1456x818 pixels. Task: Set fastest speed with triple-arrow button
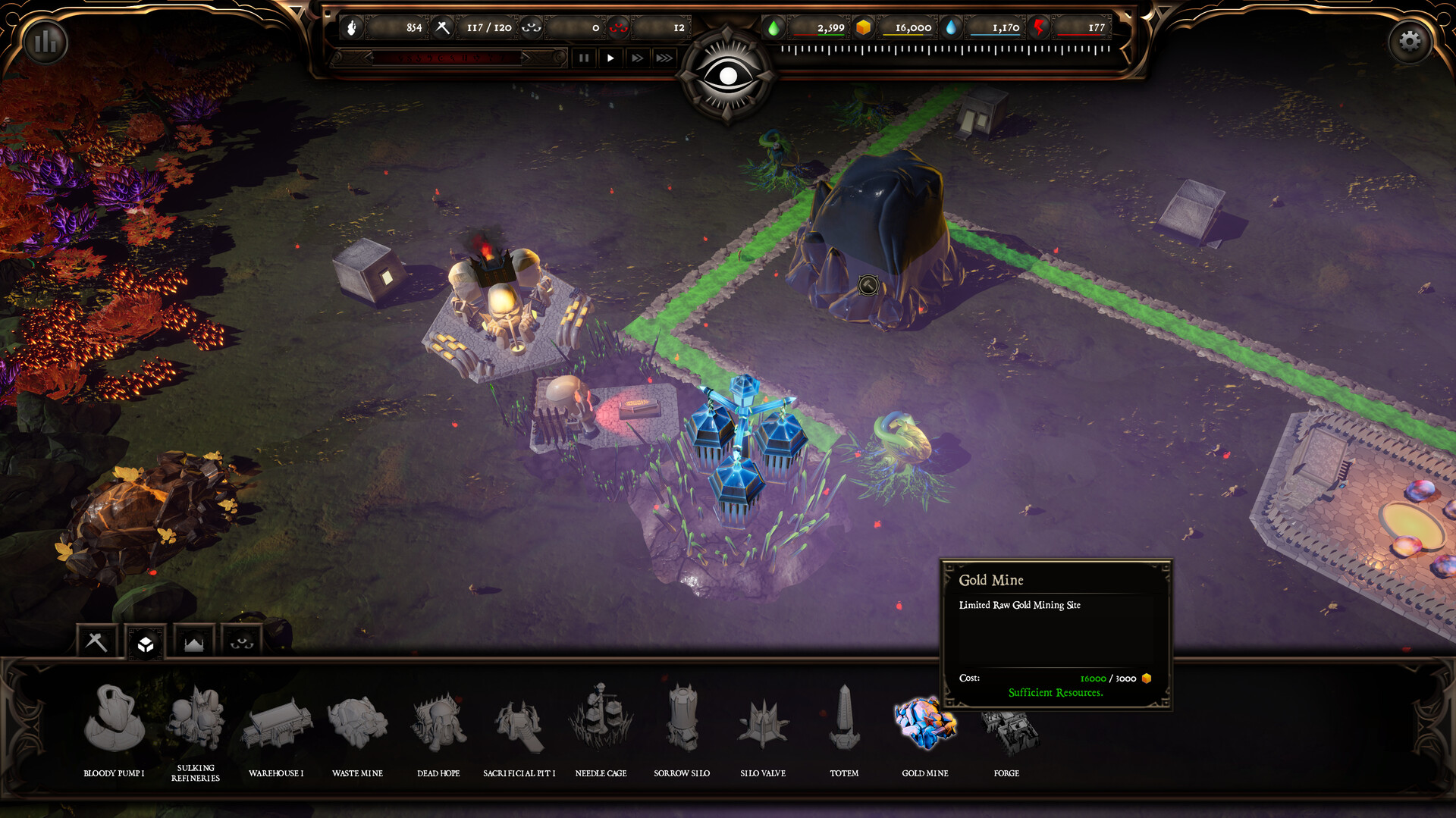point(664,58)
